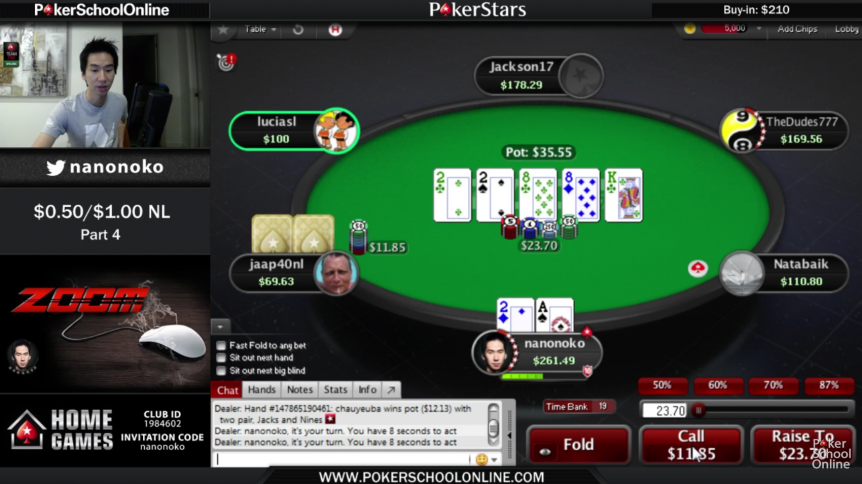Pick the 87% pot bet preset

828,385
